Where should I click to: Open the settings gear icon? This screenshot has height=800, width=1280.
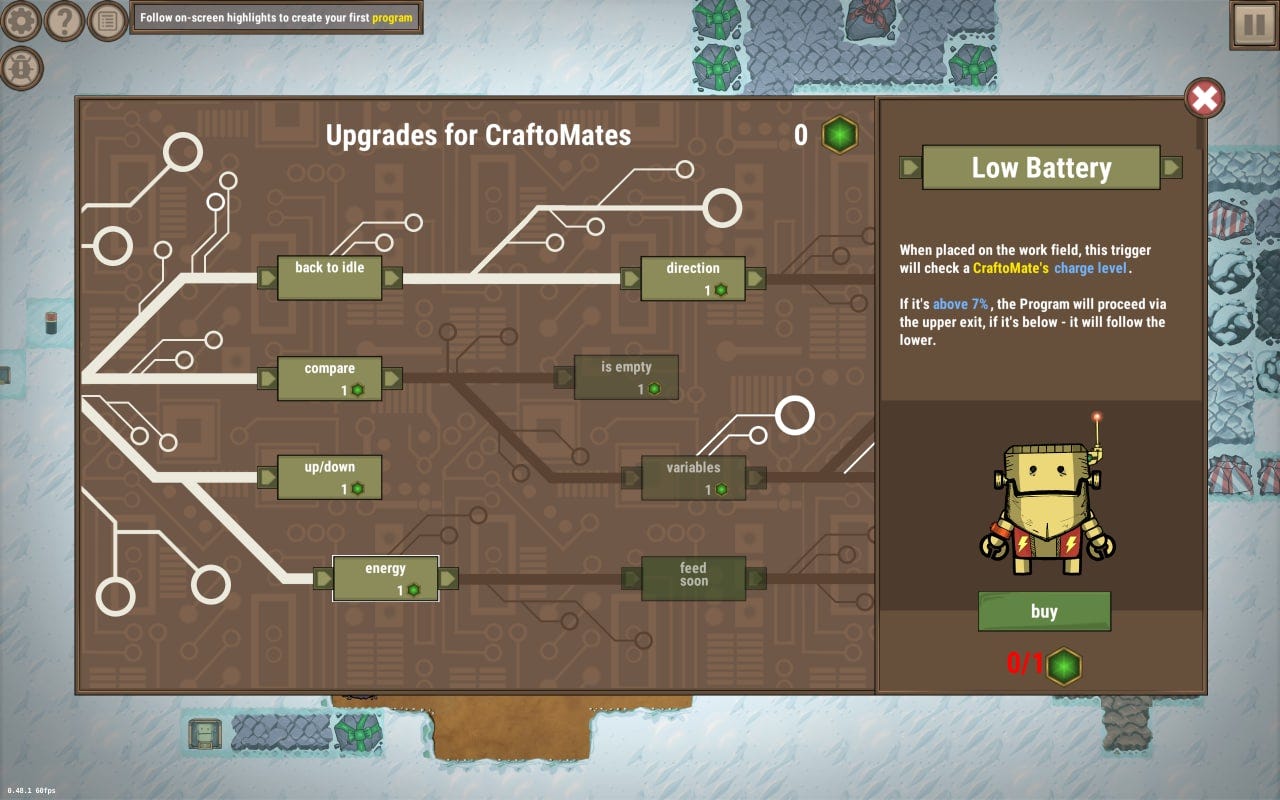coord(20,20)
